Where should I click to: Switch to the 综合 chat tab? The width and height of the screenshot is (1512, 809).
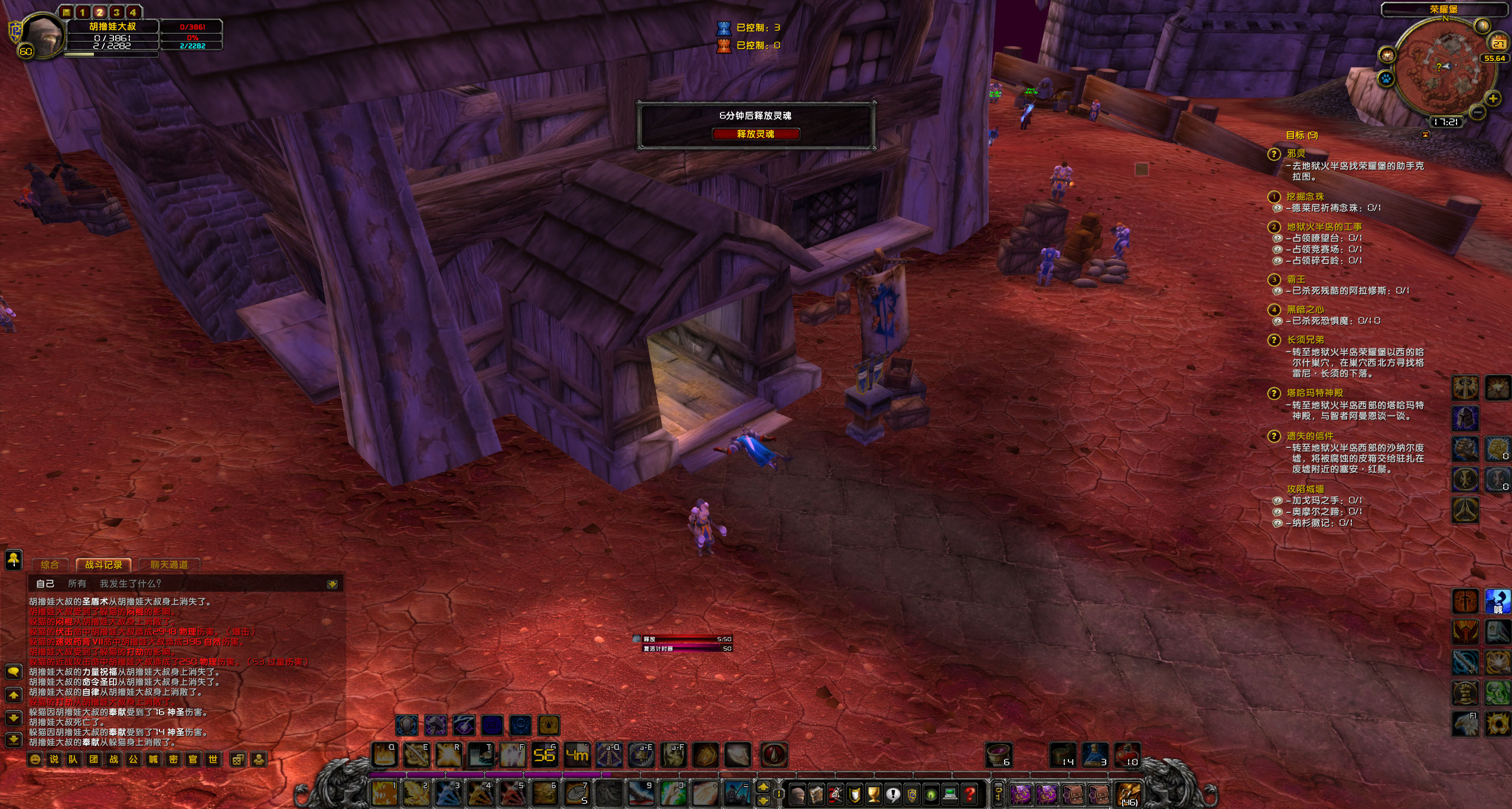pyautogui.click(x=50, y=564)
